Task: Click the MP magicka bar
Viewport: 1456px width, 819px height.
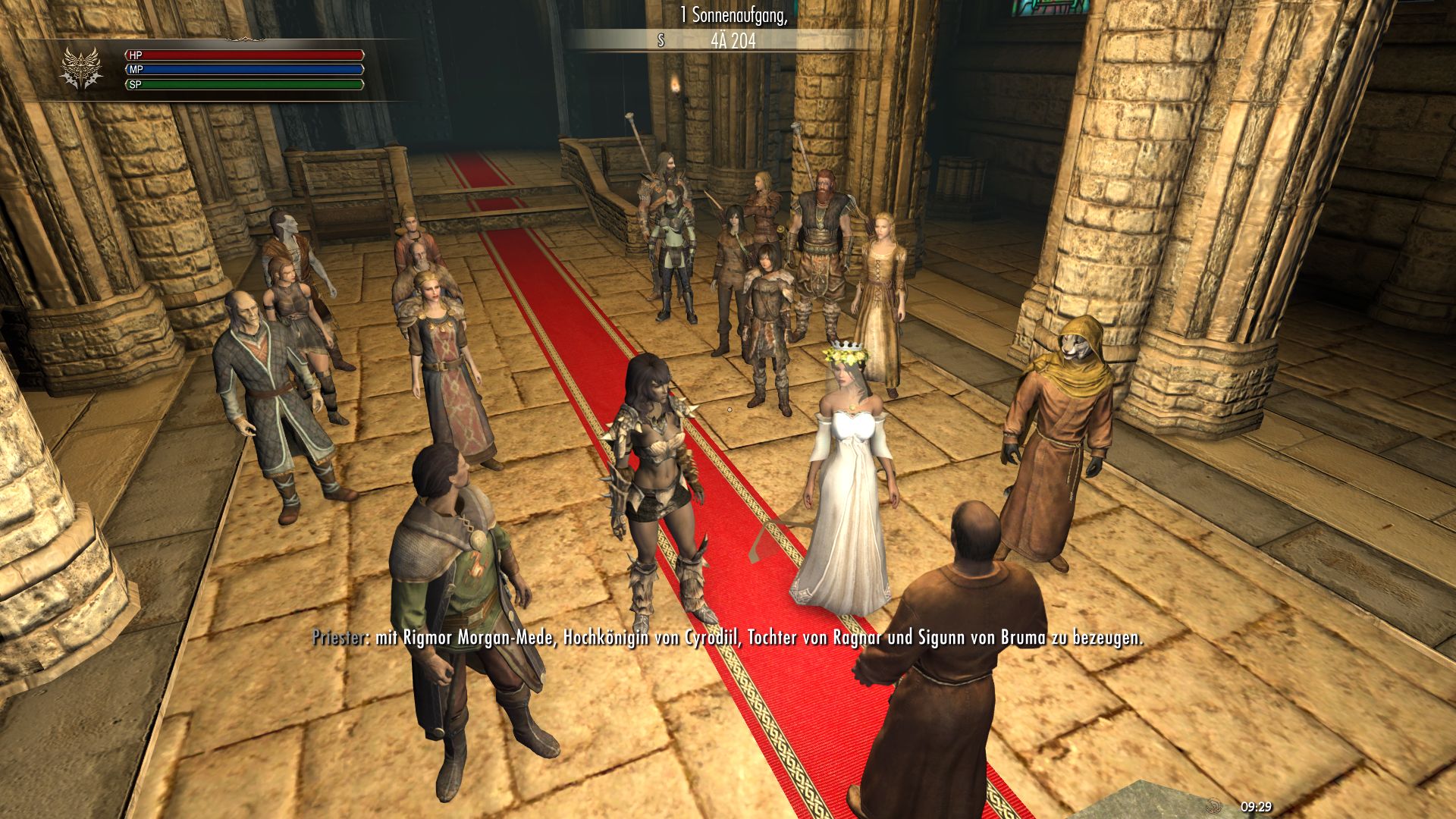Action: pyautogui.click(x=243, y=71)
